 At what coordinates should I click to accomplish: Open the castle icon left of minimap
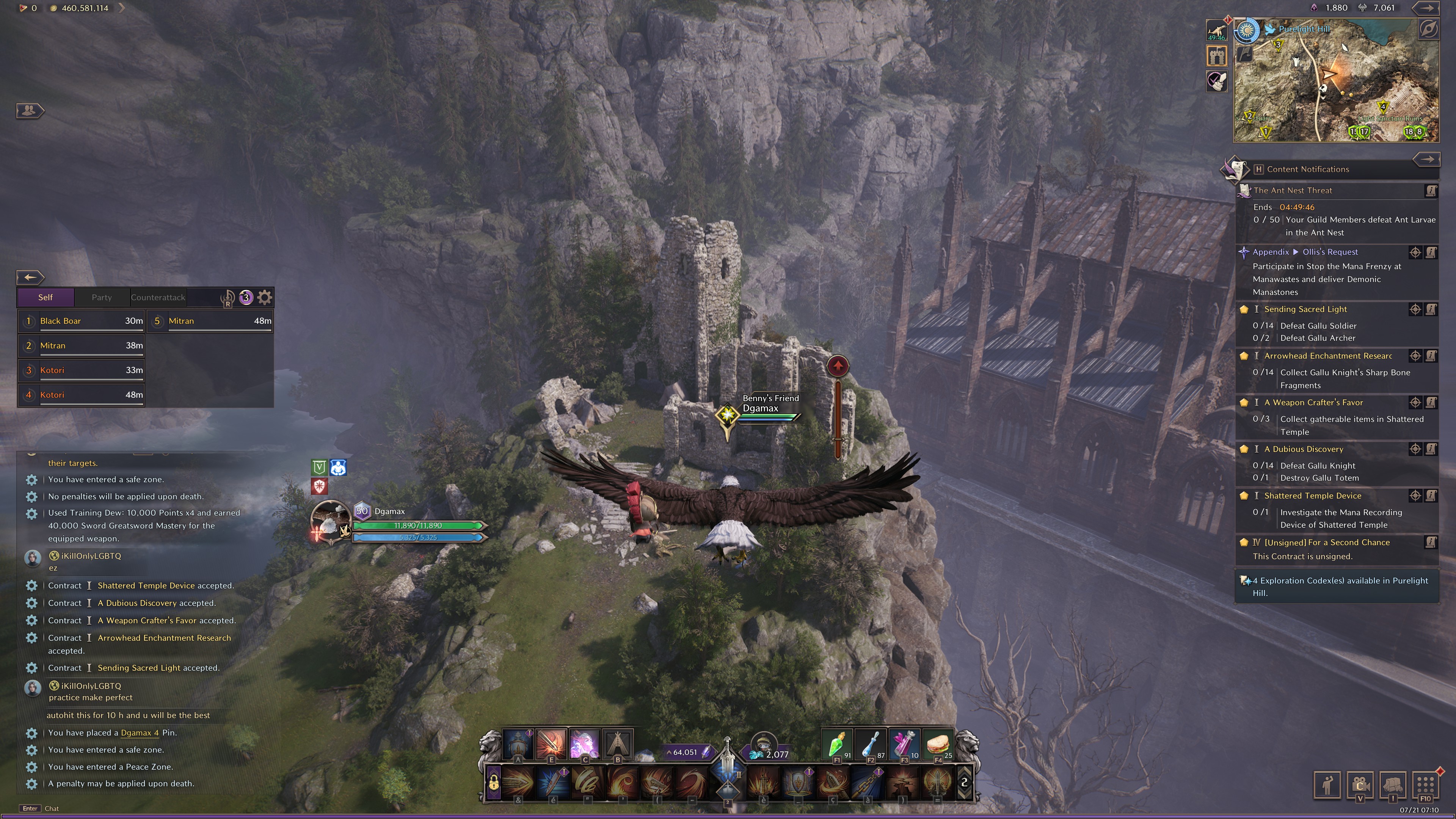pos(1217,55)
